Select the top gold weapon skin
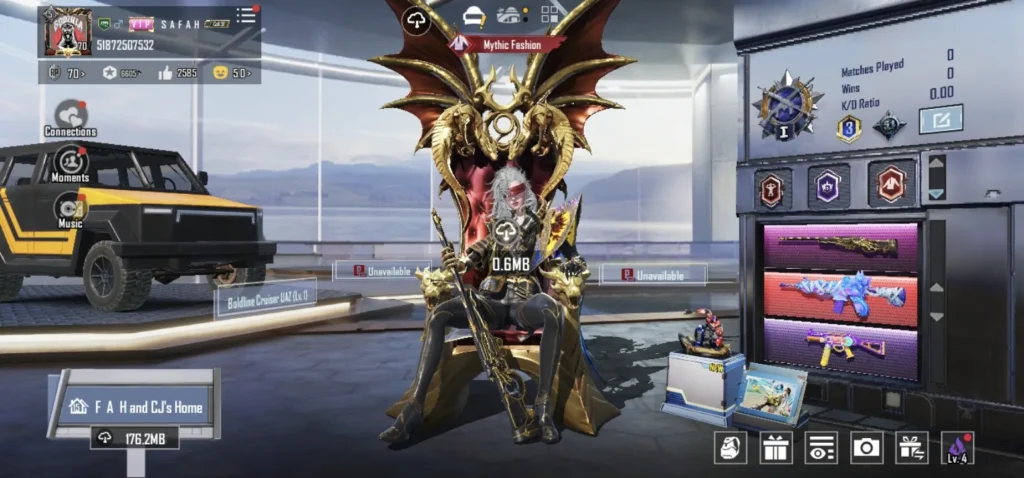 838,245
